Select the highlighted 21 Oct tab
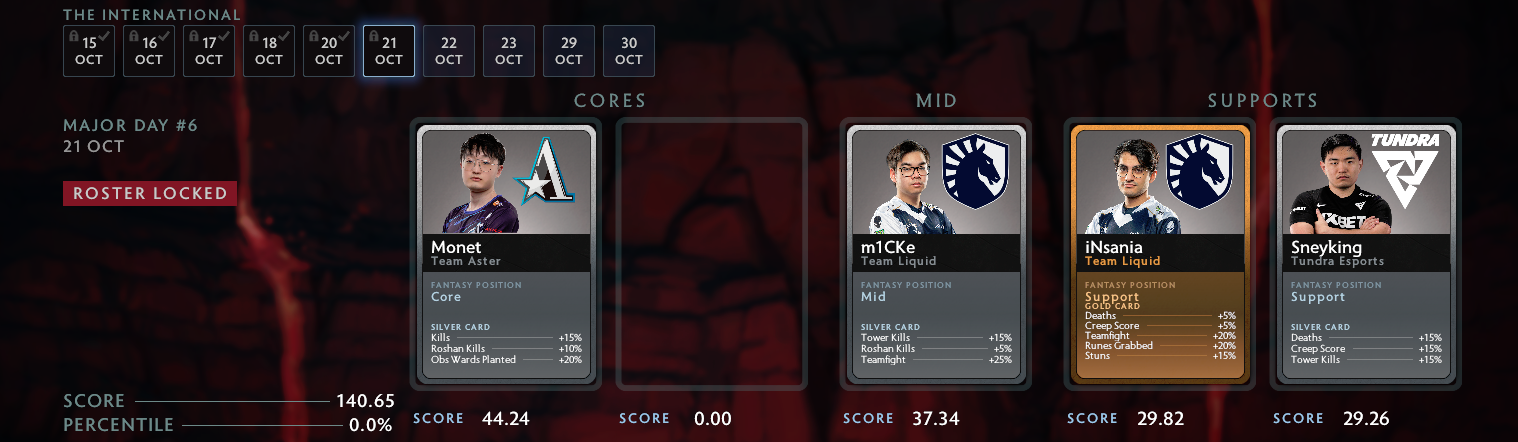The height and width of the screenshot is (442, 1518). (389, 51)
